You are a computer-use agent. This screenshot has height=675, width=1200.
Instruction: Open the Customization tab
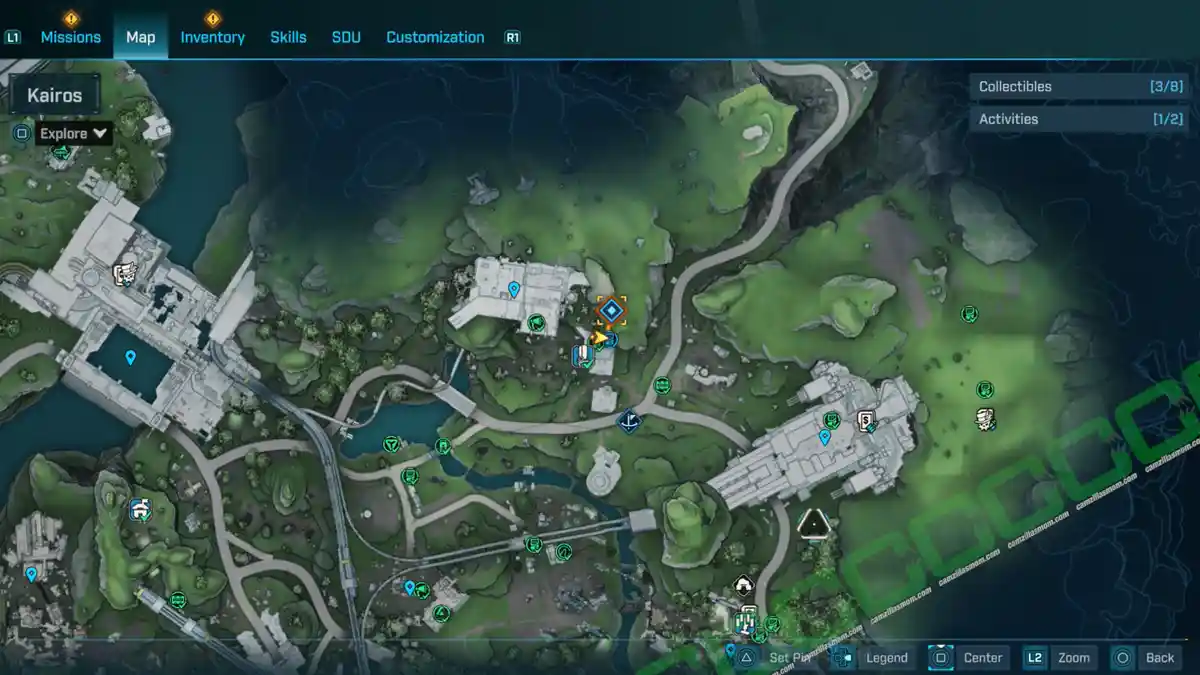(435, 37)
